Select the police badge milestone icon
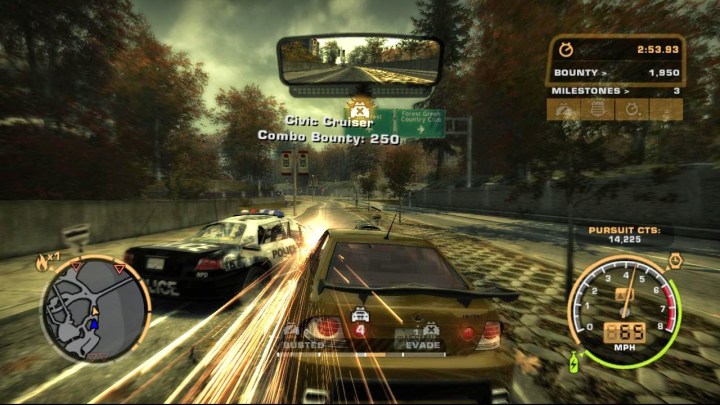 [596, 110]
